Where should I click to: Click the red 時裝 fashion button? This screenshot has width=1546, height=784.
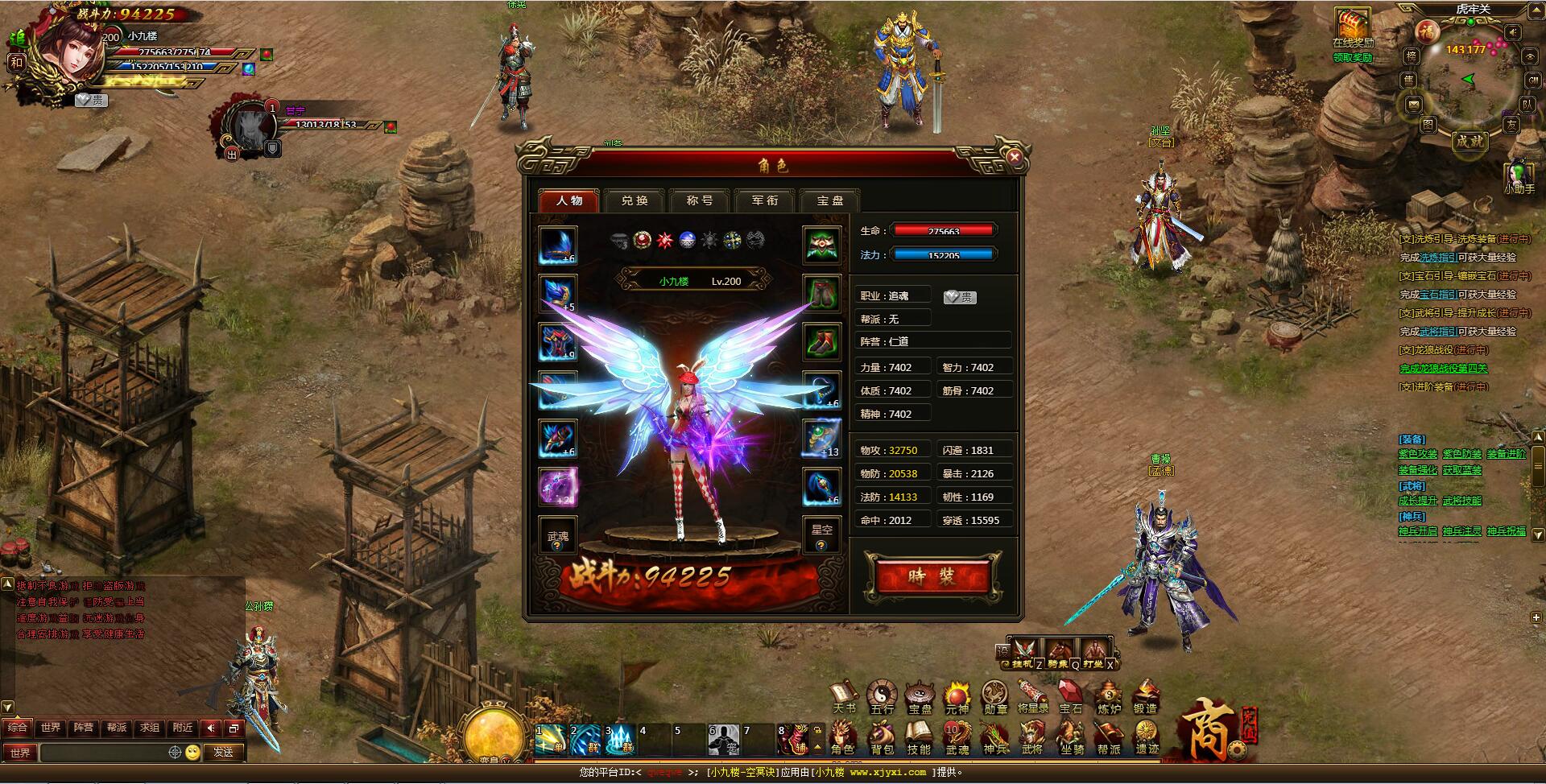click(x=932, y=576)
